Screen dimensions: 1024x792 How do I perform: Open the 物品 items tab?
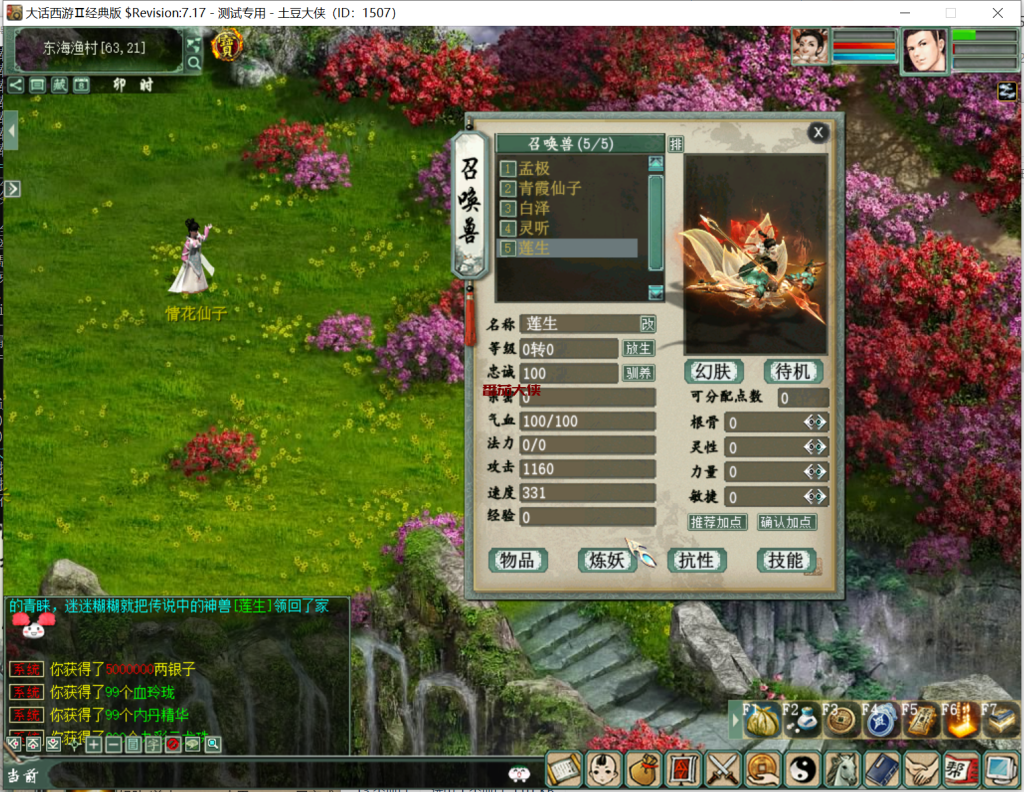[517, 560]
